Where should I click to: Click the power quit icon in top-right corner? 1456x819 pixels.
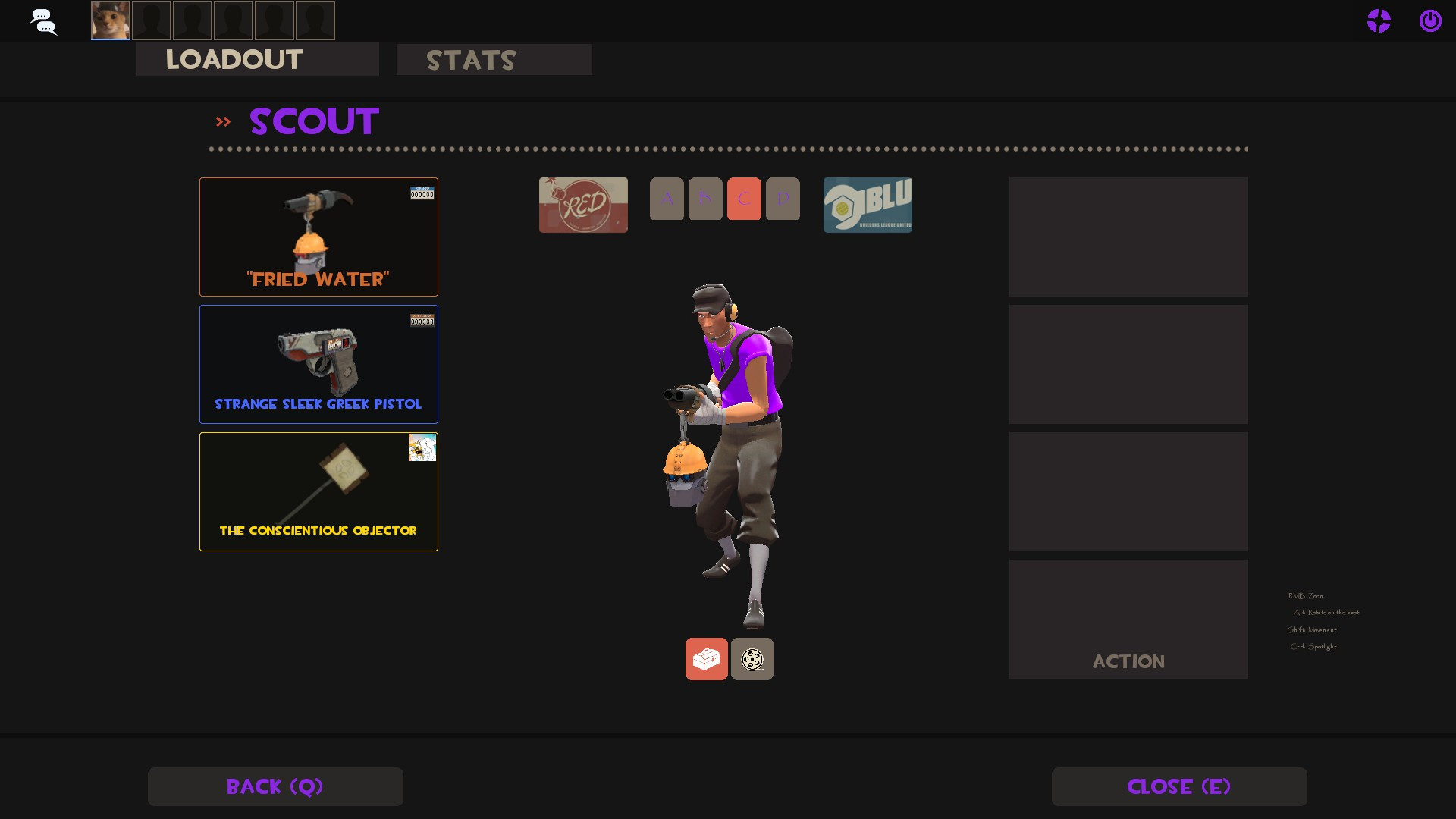1430,20
